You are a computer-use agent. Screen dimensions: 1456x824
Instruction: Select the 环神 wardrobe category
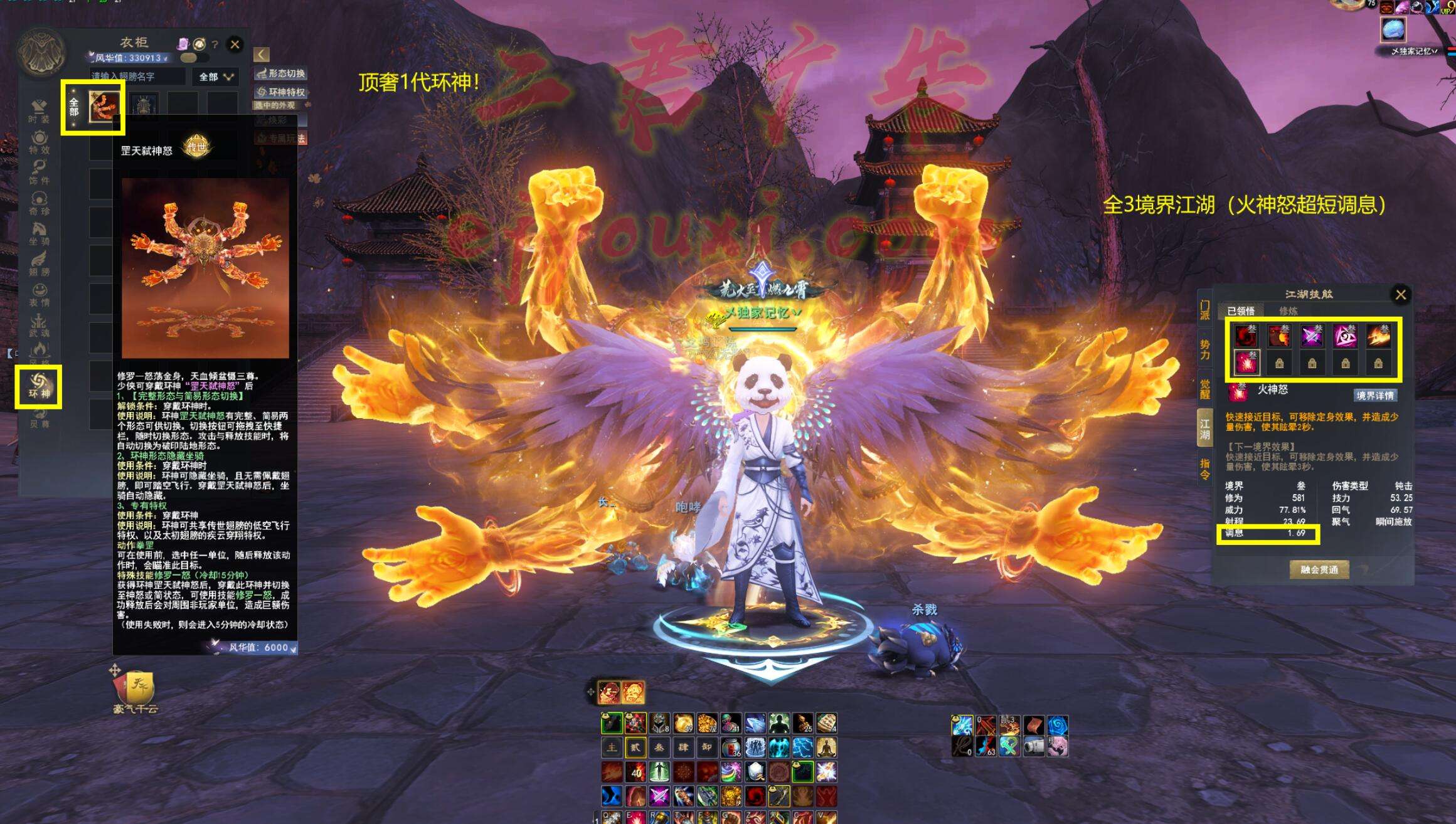pyautogui.click(x=39, y=386)
